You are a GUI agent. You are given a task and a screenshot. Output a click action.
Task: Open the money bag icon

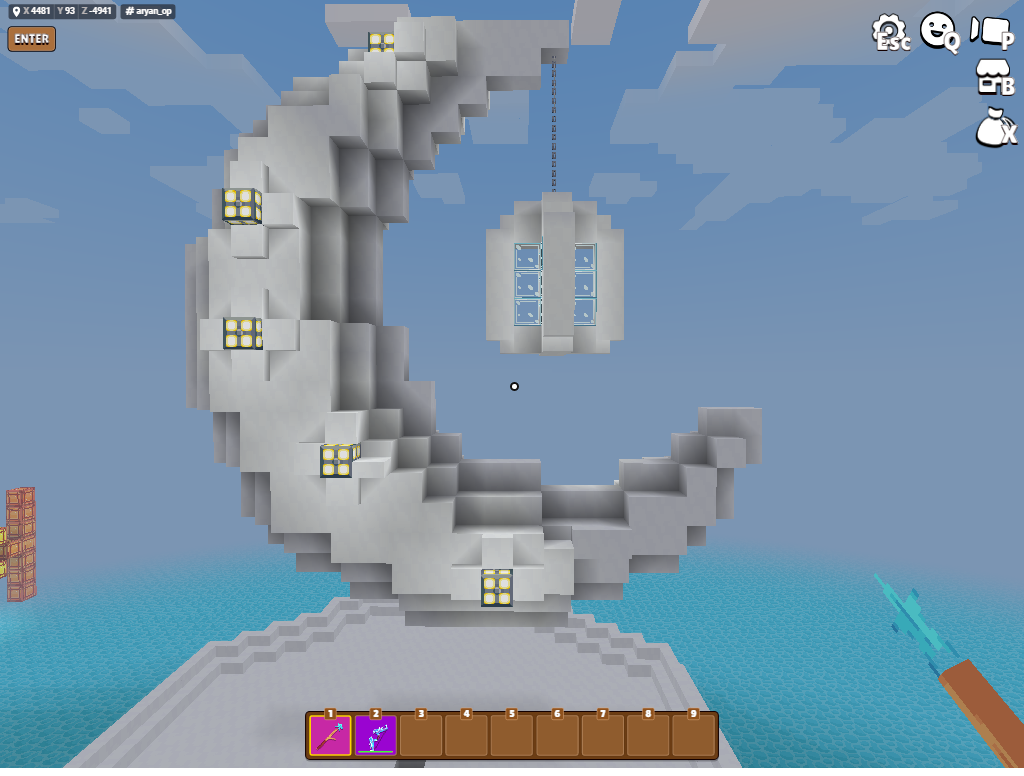click(993, 126)
